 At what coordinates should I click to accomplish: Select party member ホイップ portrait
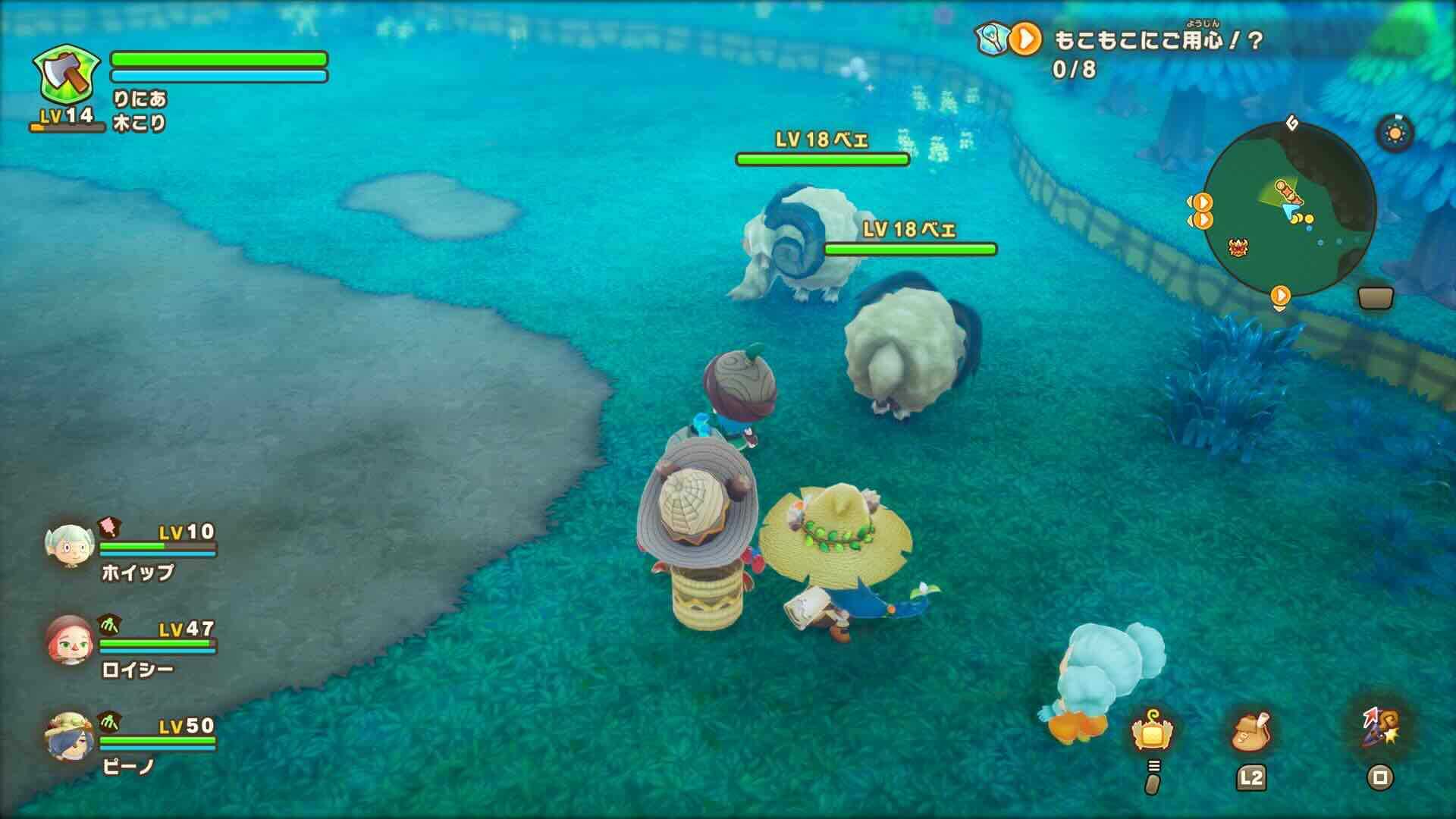69,545
